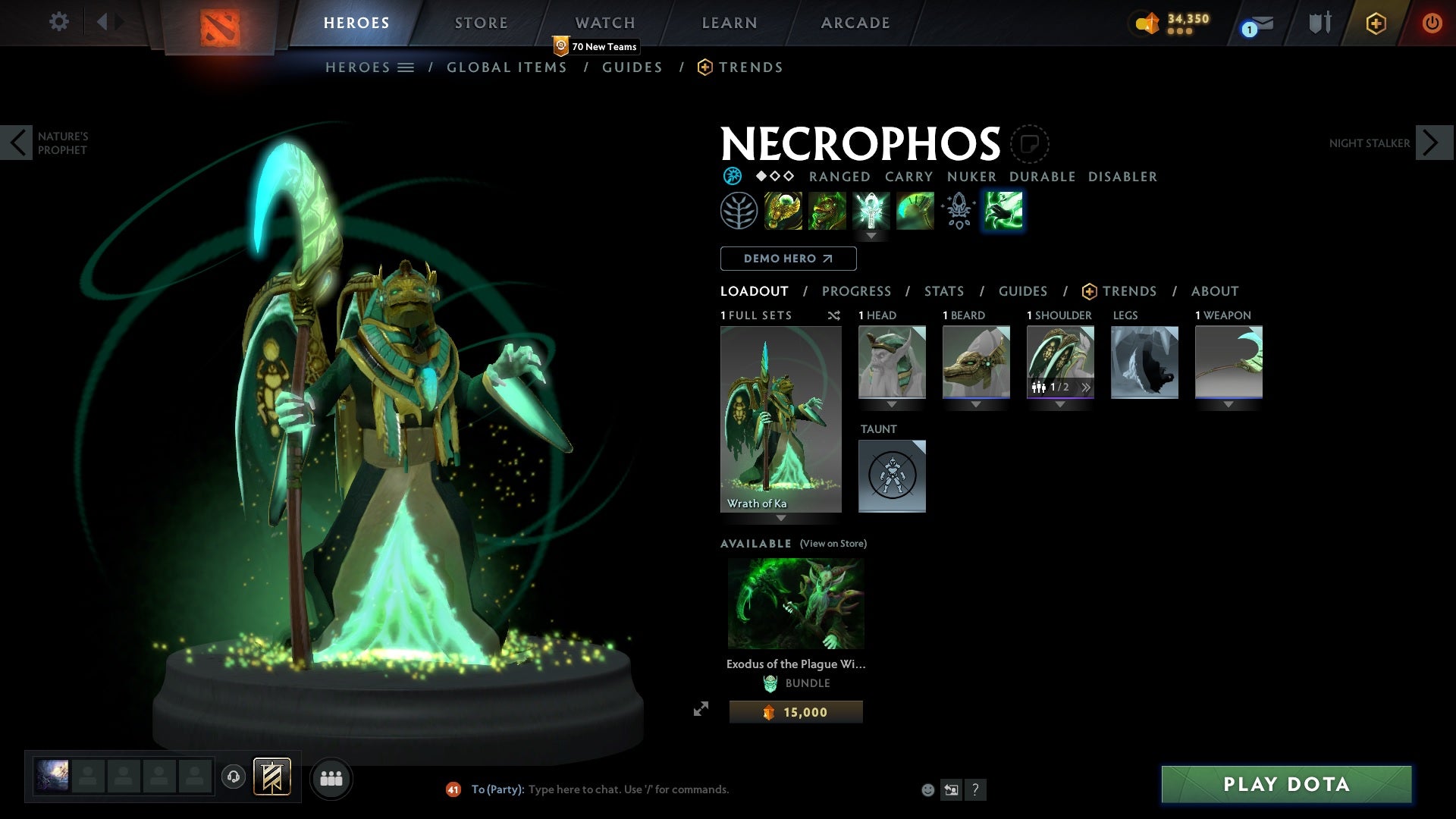The image size is (1456, 819).
Task: Open the Progress tab
Action: (x=856, y=291)
